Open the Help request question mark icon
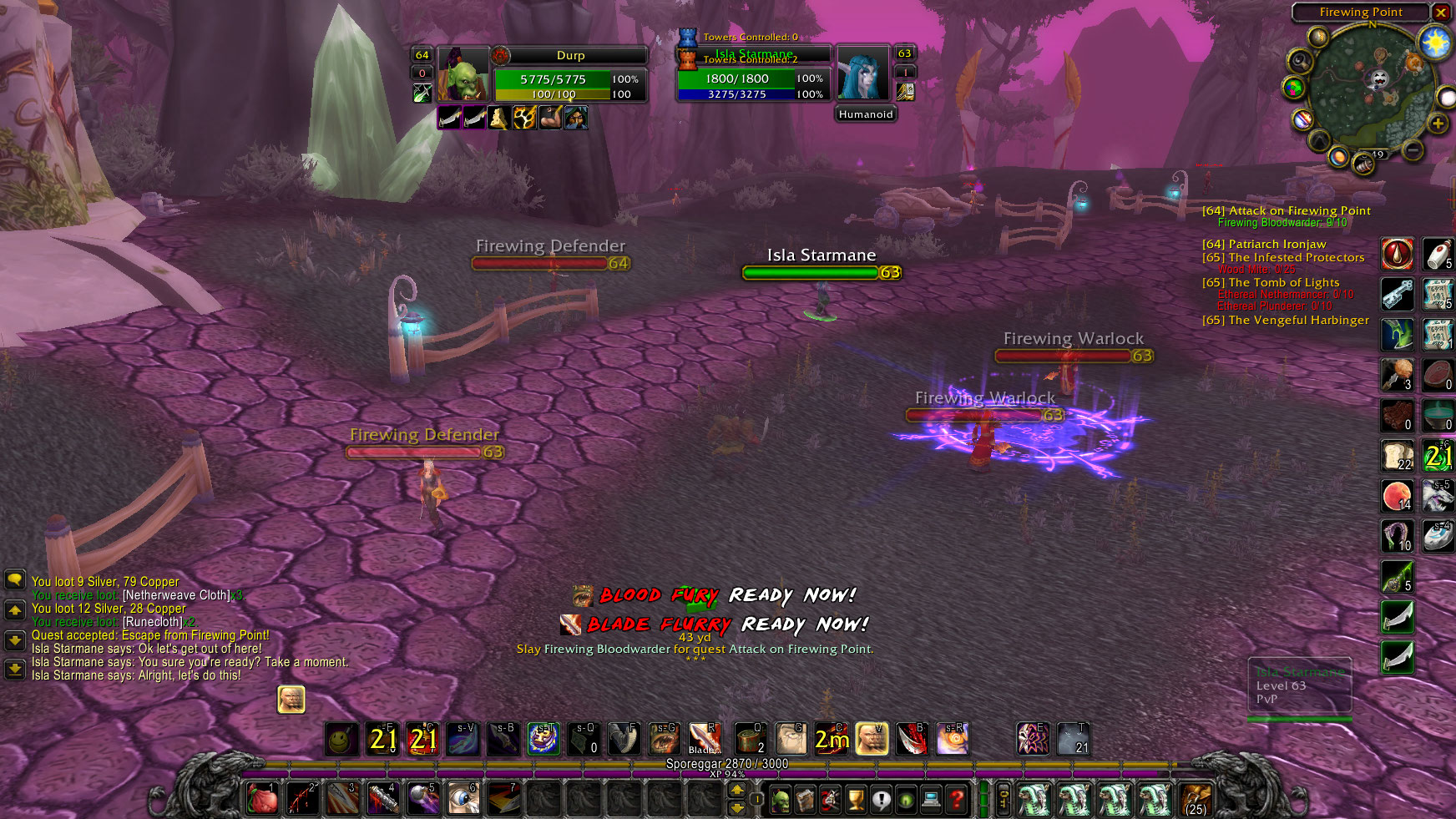The width and height of the screenshot is (1456, 819). [x=956, y=798]
